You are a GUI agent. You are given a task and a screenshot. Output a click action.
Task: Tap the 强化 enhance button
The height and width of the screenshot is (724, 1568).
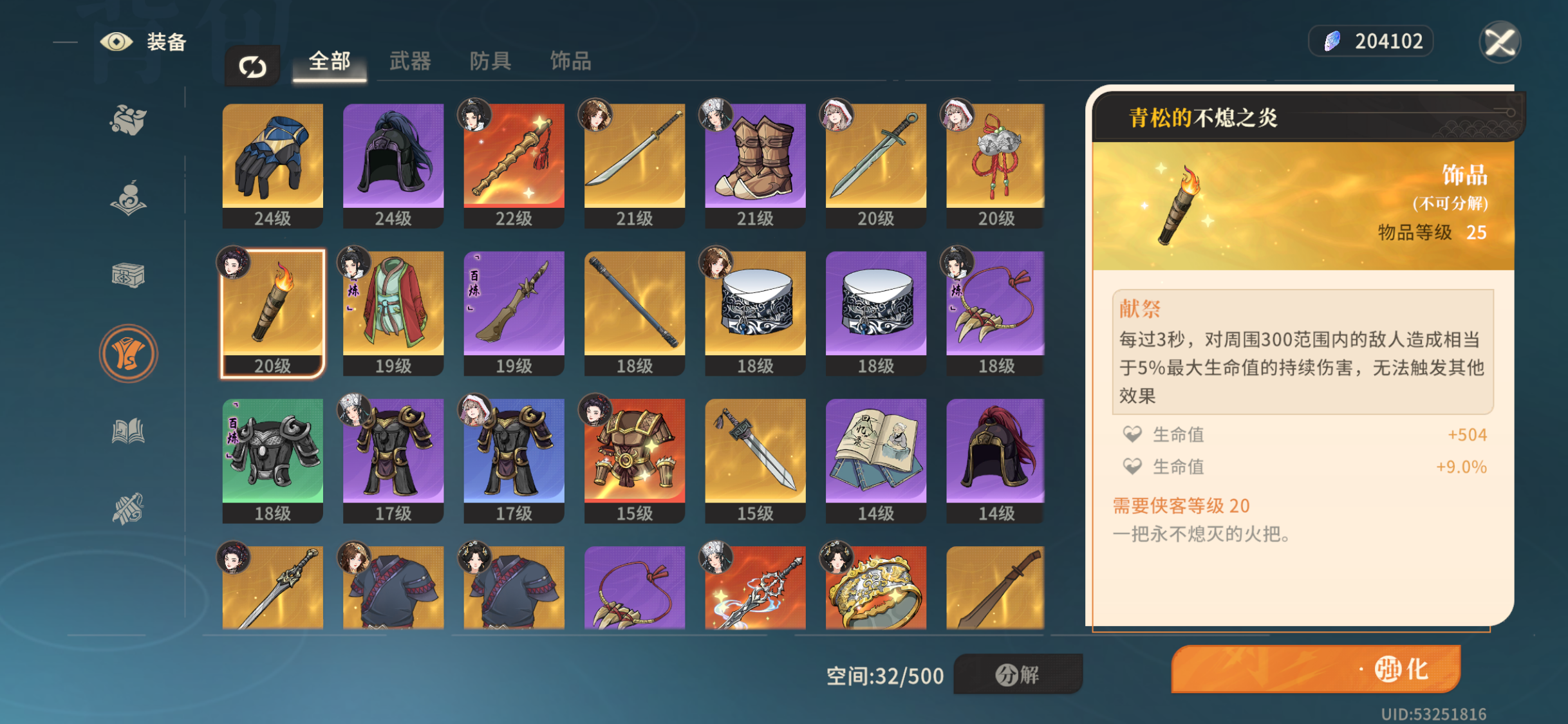[1315, 669]
